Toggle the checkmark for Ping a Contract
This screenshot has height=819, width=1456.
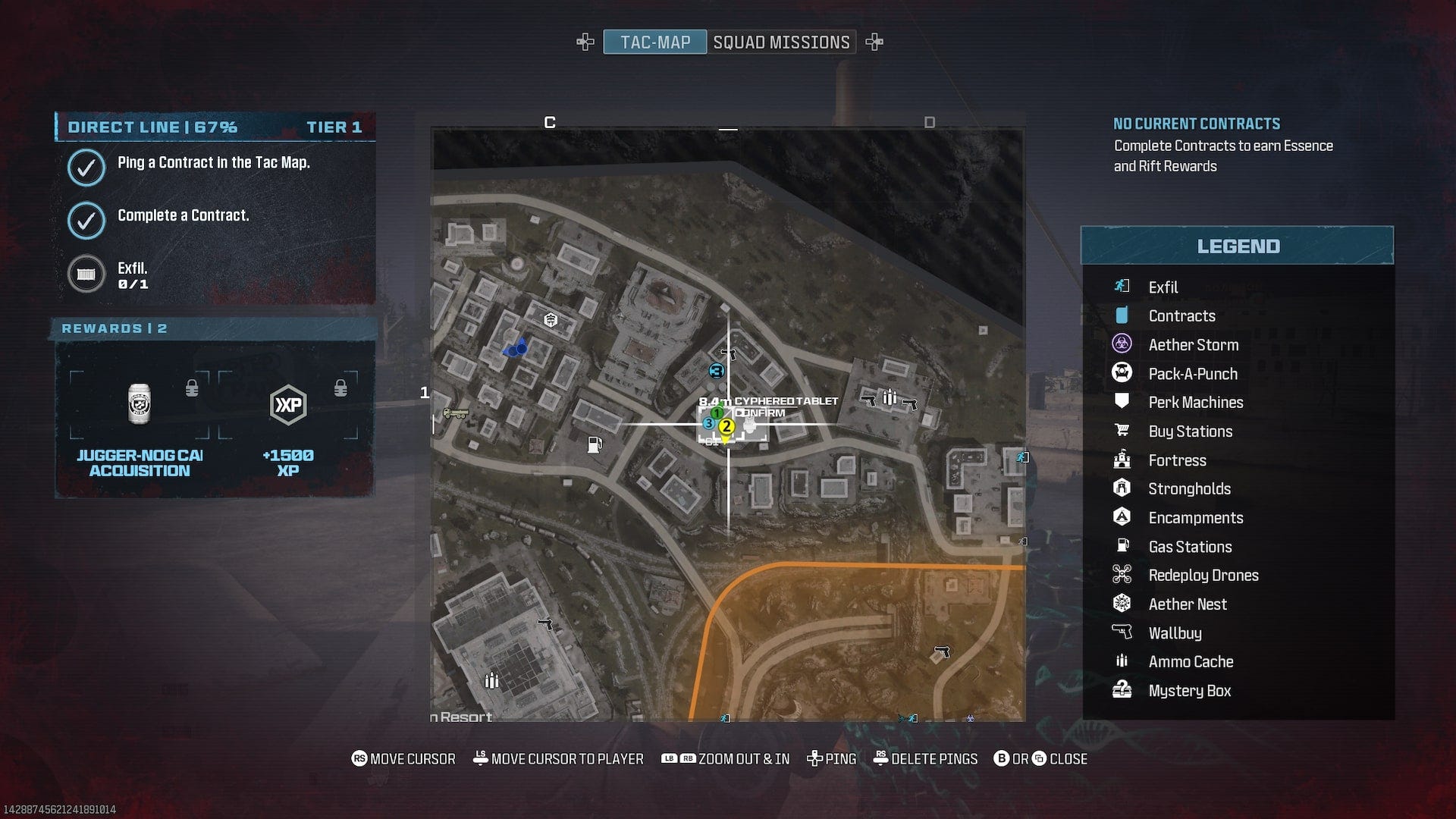[x=86, y=168]
